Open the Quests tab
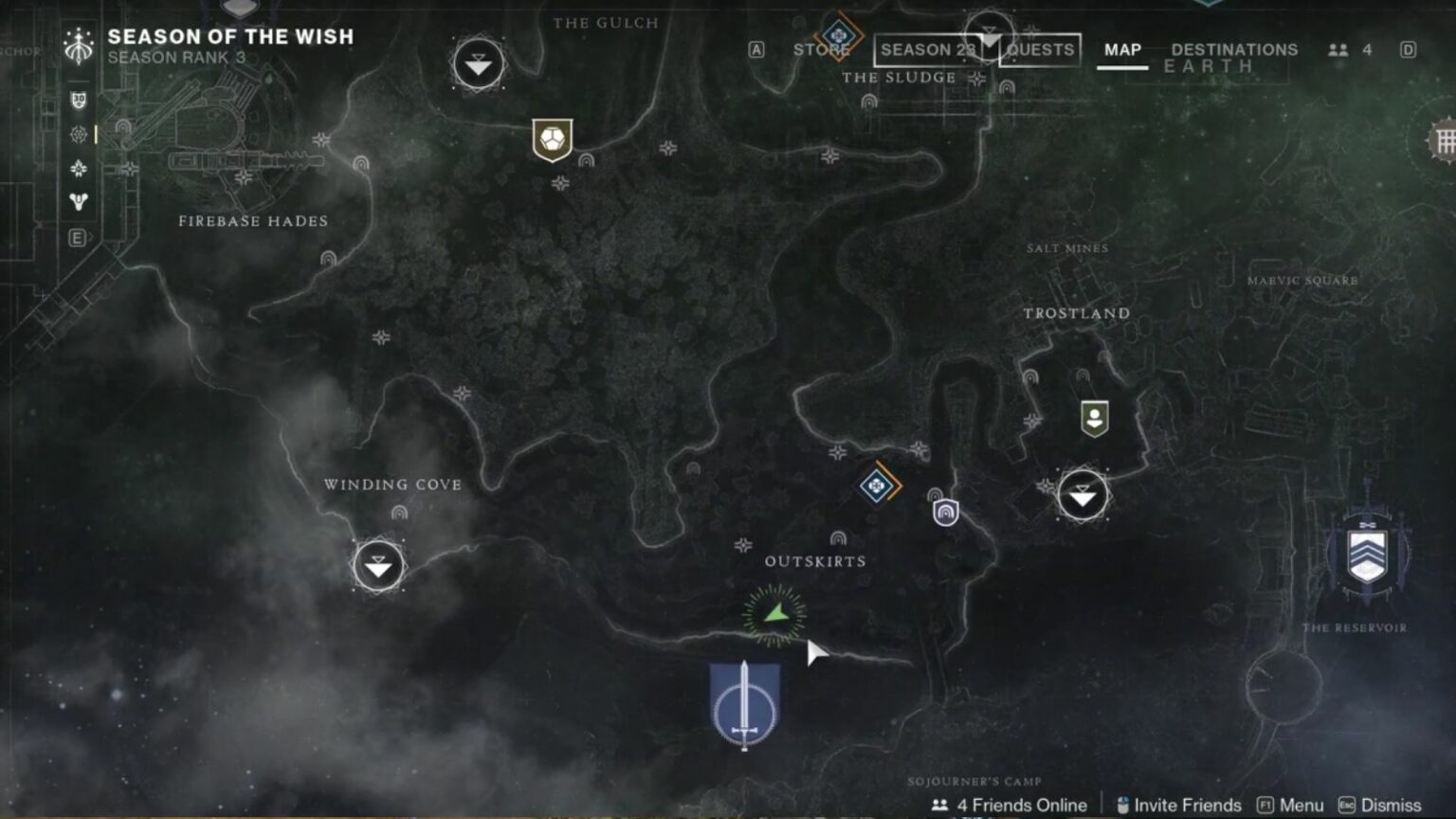The height and width of the screenshot is (819, 1456). (1040, 49)
